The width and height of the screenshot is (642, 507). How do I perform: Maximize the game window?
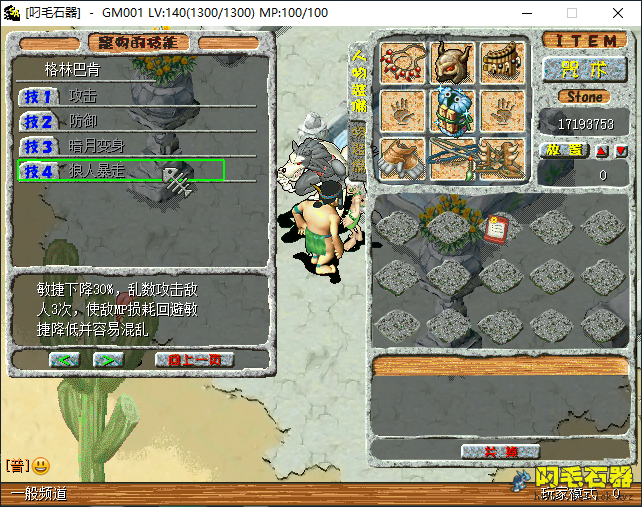[572, 13]
